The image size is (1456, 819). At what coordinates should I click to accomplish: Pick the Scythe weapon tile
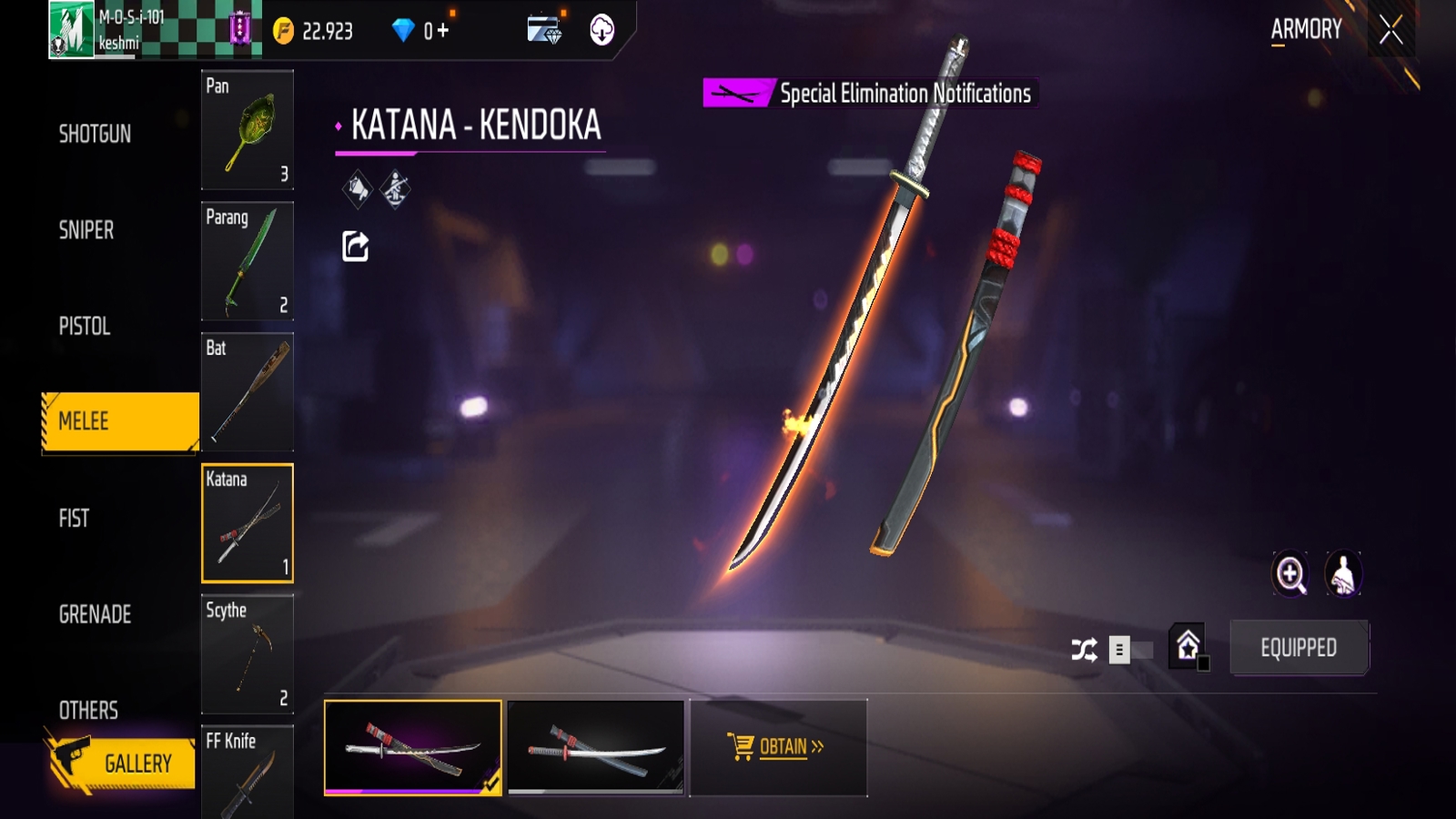click(248, 654)
